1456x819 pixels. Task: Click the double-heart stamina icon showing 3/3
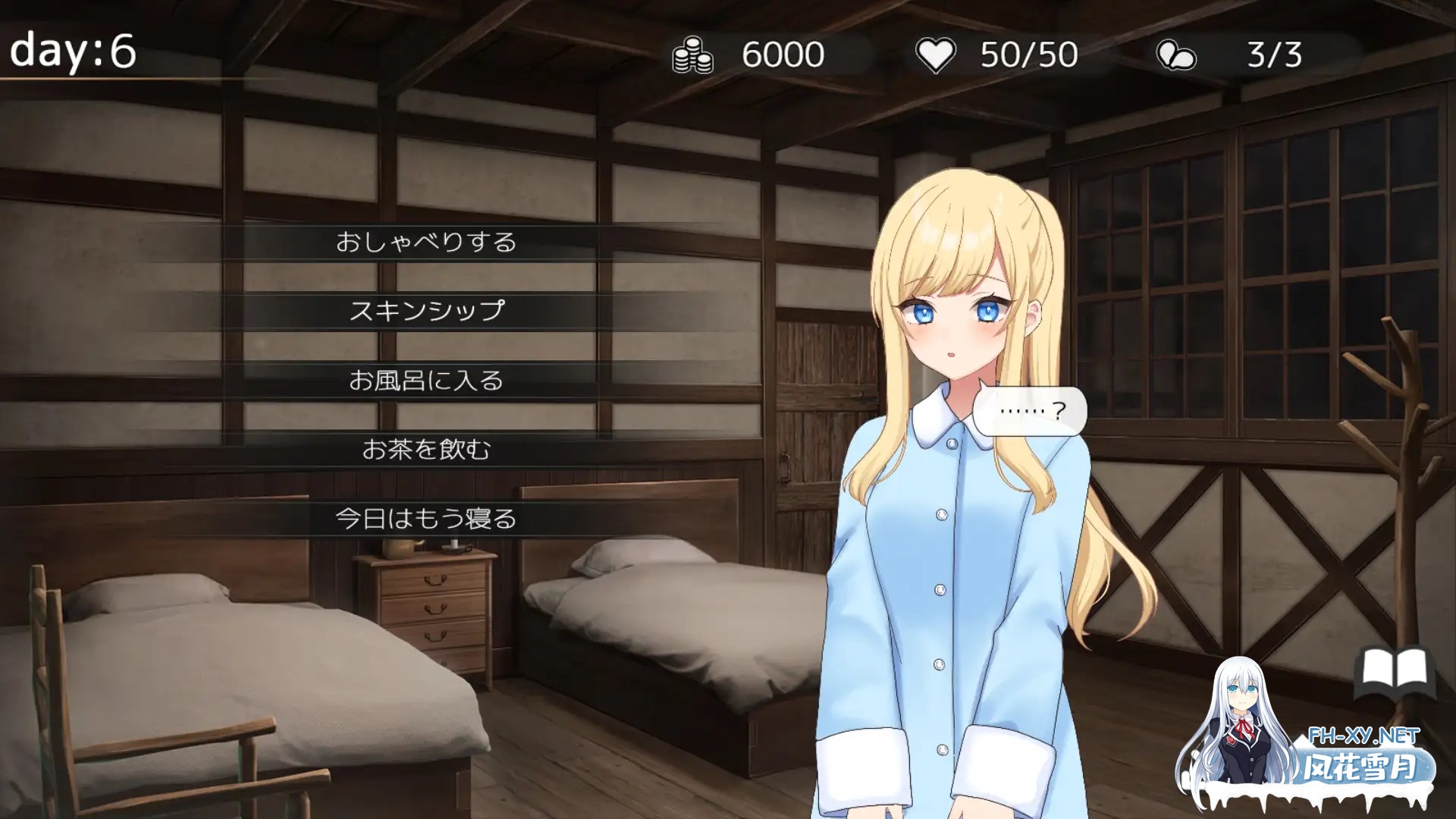1175,53
